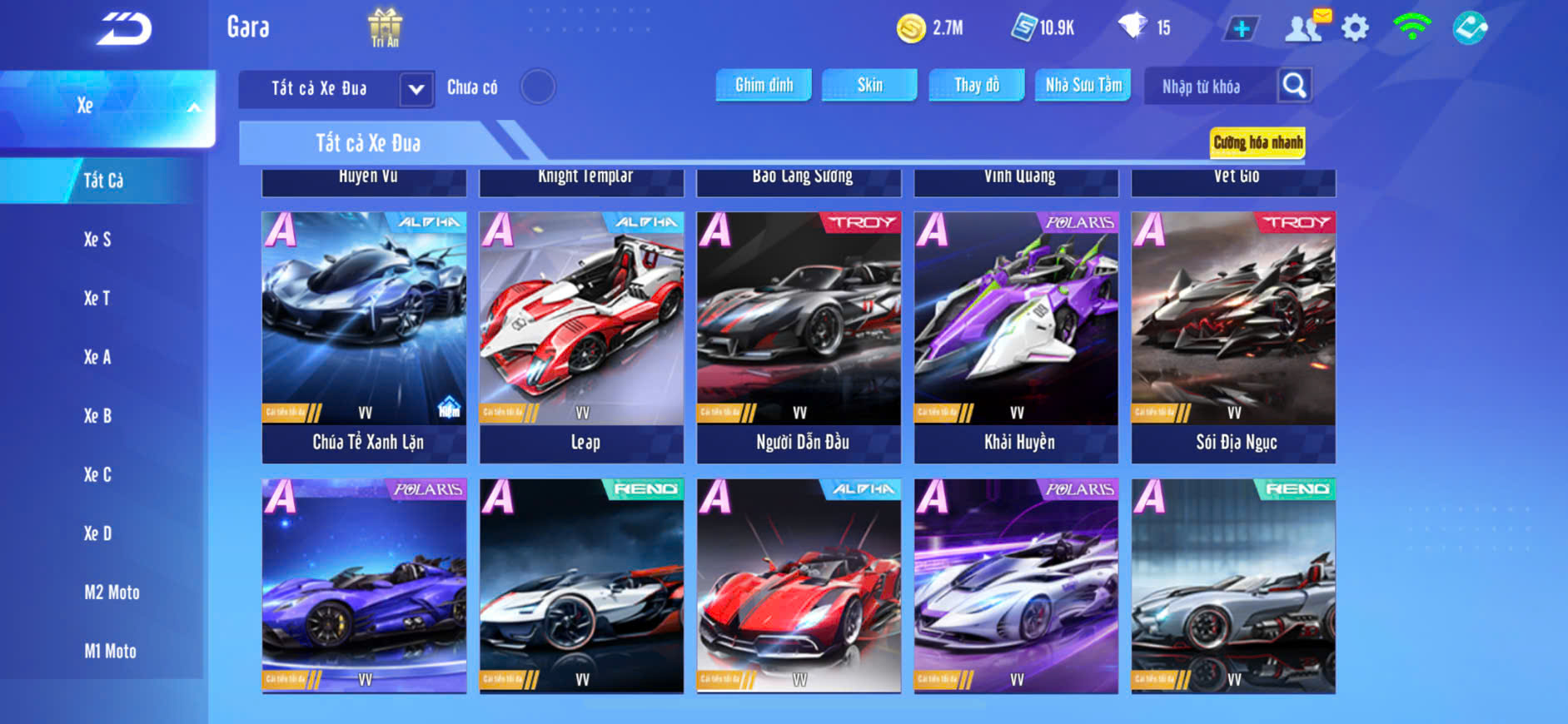Open the Ghim đính pin button
The height and width of the screenshot is (724, 1568).
point(764,85)
